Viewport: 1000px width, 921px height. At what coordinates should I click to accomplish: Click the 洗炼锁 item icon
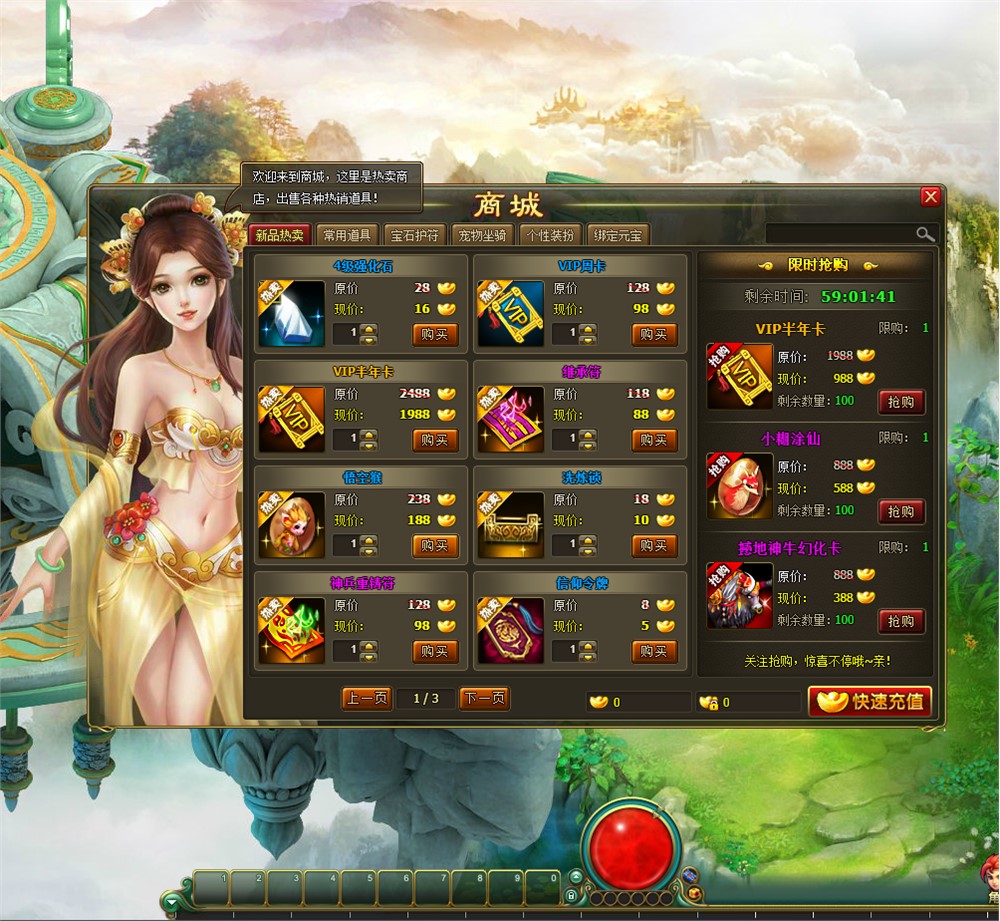click(510, 525)
